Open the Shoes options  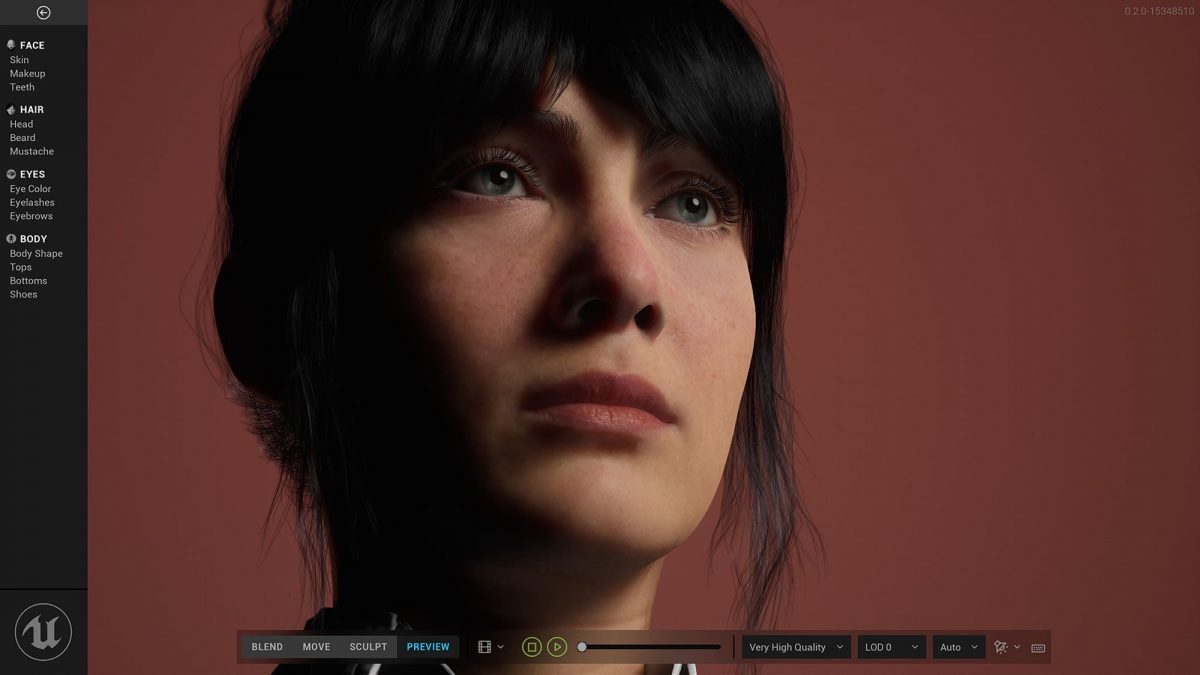click(23, 294)
